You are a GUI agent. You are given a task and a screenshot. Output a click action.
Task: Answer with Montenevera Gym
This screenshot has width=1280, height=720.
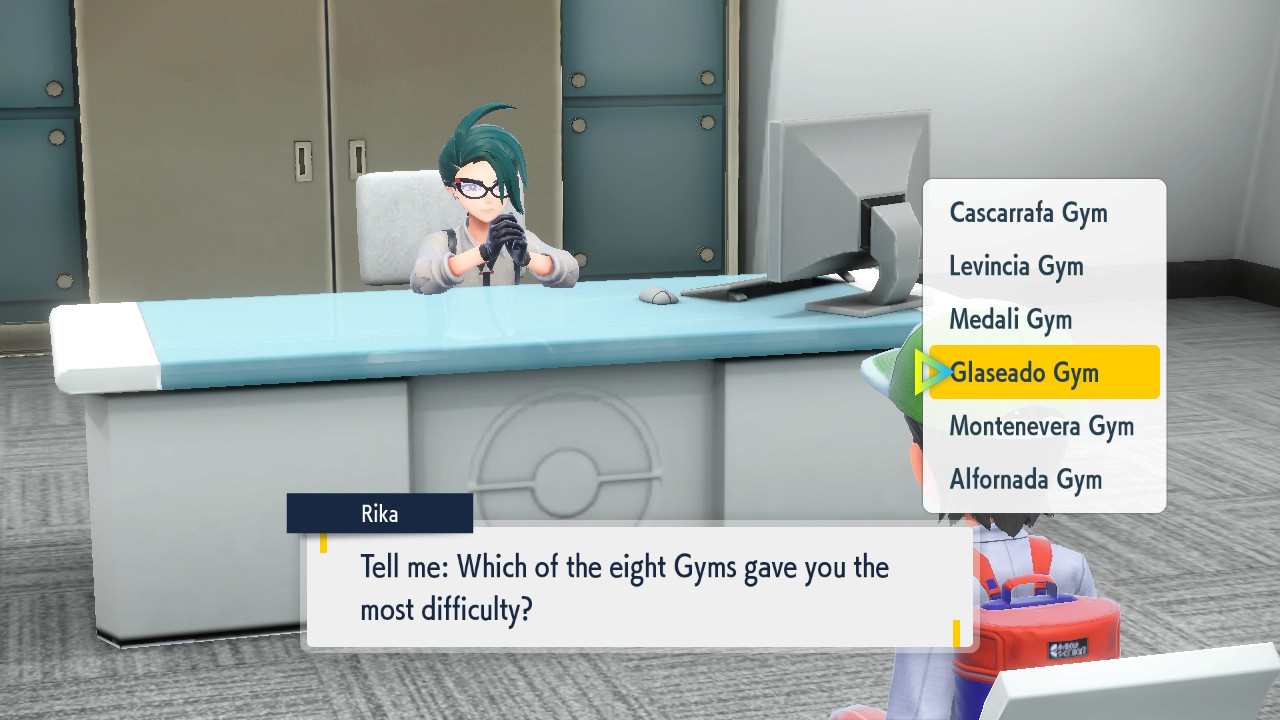[1041, 426]
